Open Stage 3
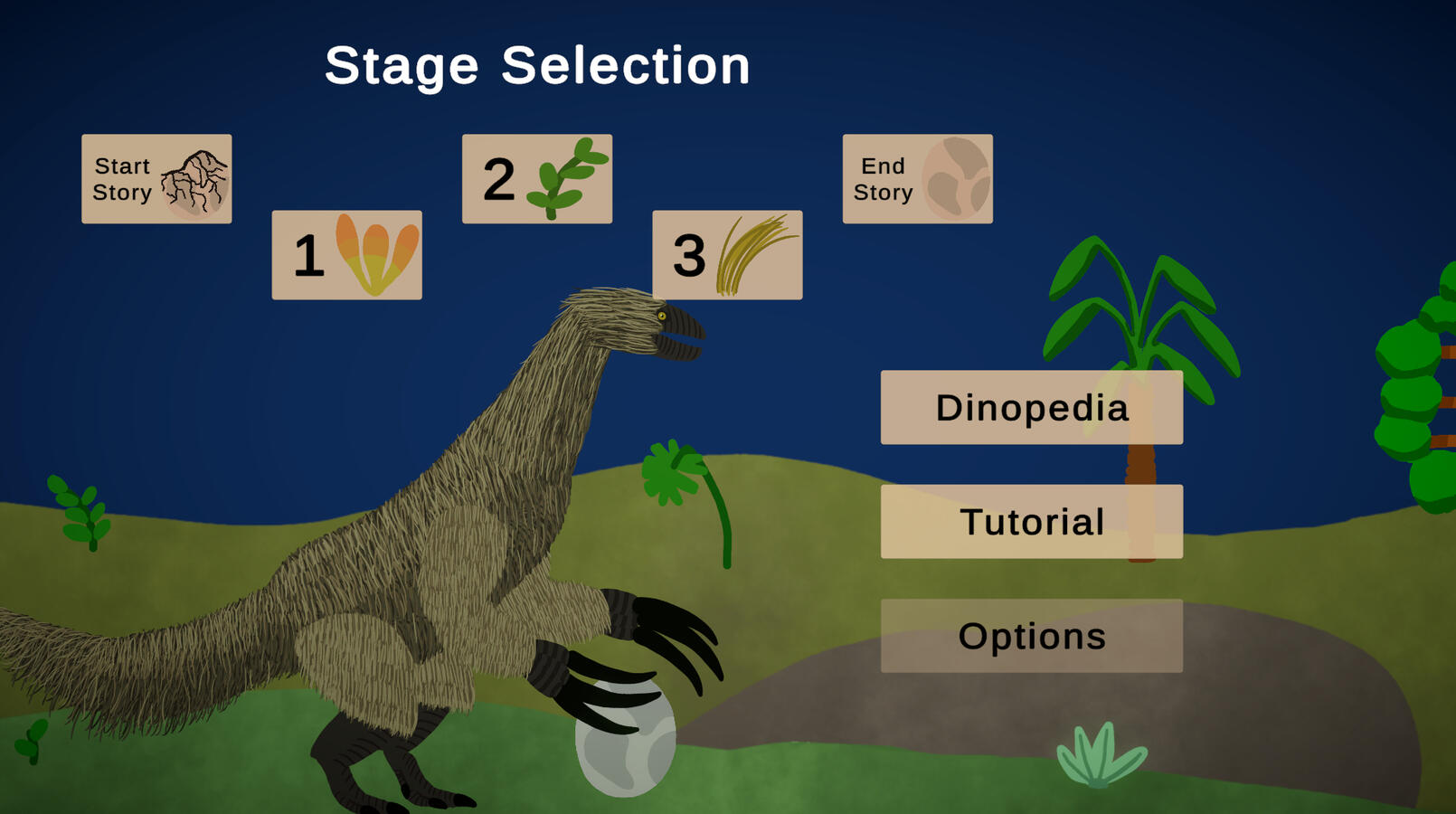The width and height of the screenshot is (1456, 814). pos(726,255)
